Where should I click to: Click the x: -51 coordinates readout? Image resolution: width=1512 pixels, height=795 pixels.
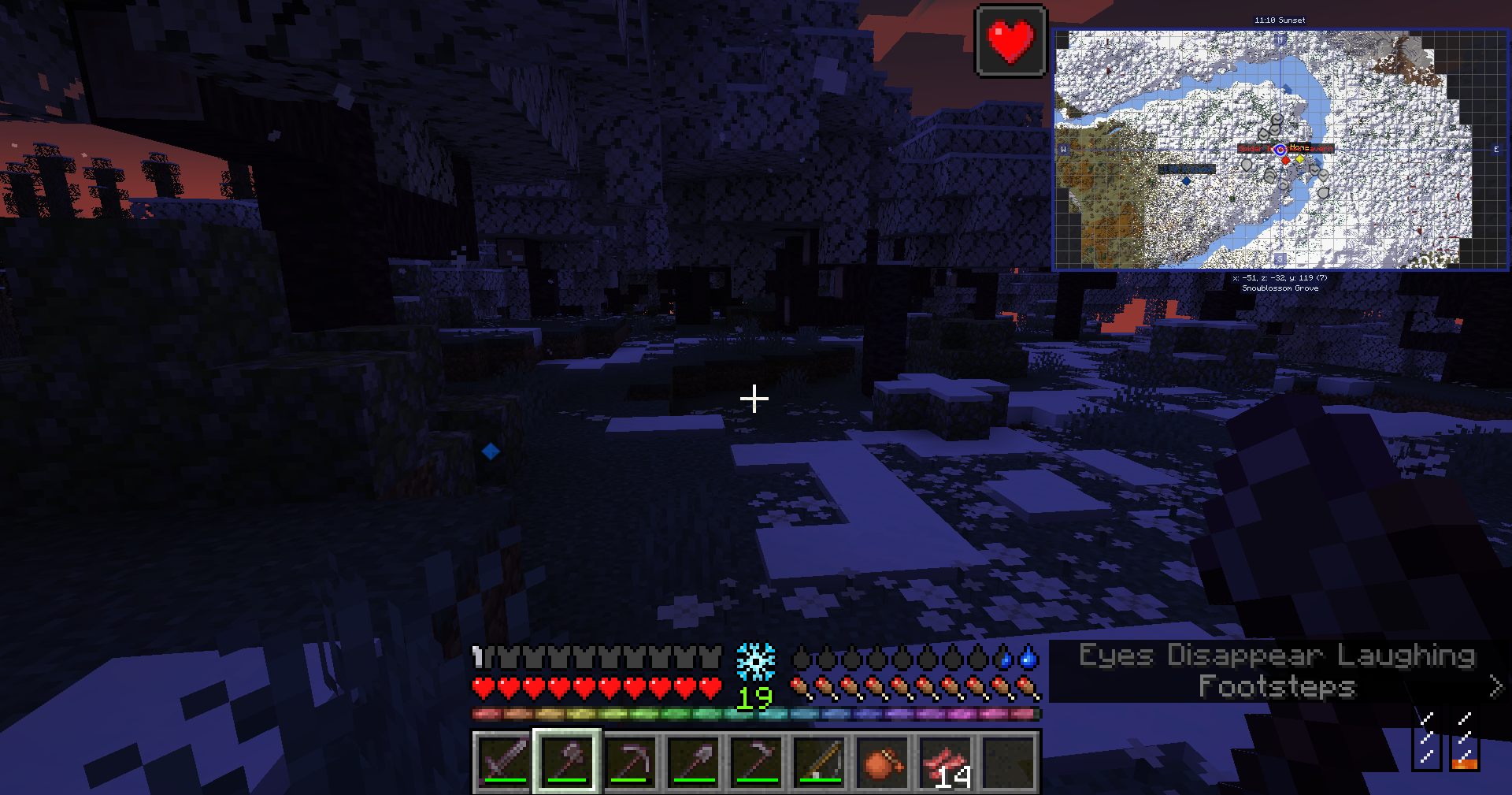1280,278
